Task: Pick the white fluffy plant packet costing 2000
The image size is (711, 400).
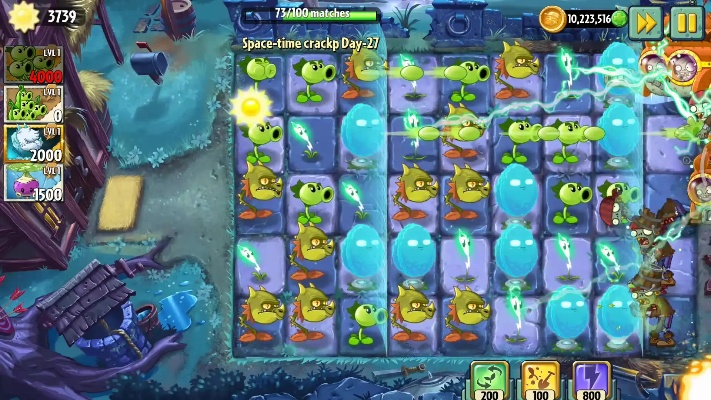Action: tap(32, 143)
